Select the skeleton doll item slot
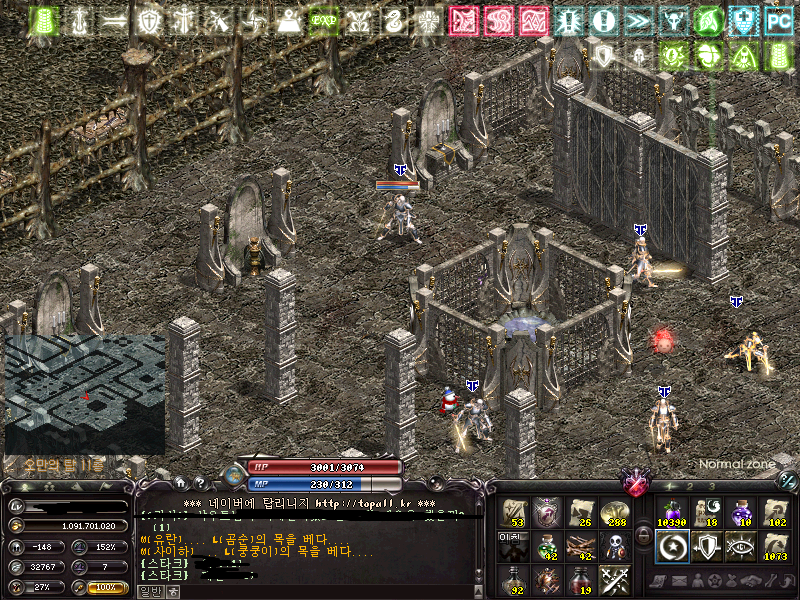 (x=614, y=546)
